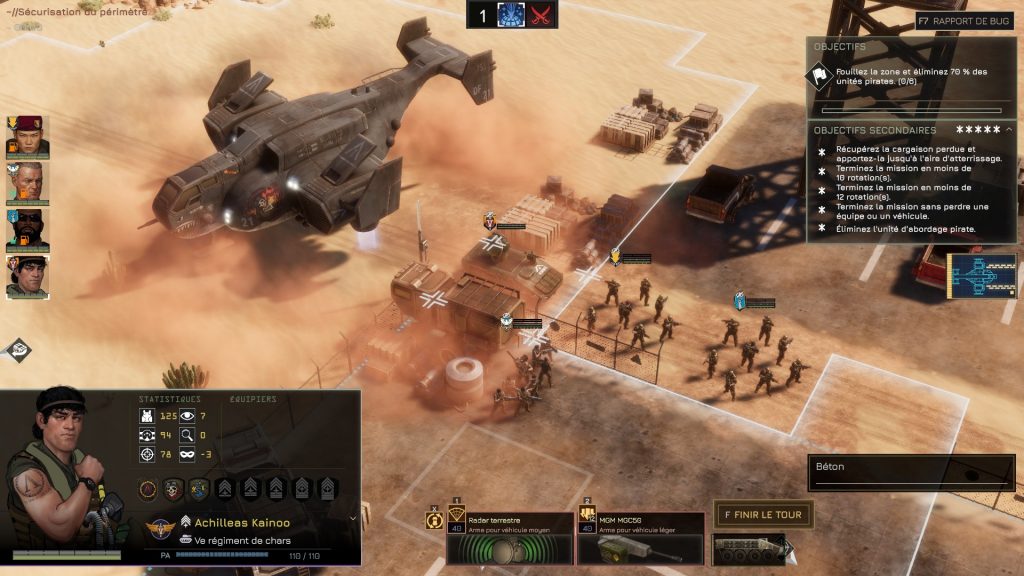Select the blue faction emblem at top

(x=512, y=15)
